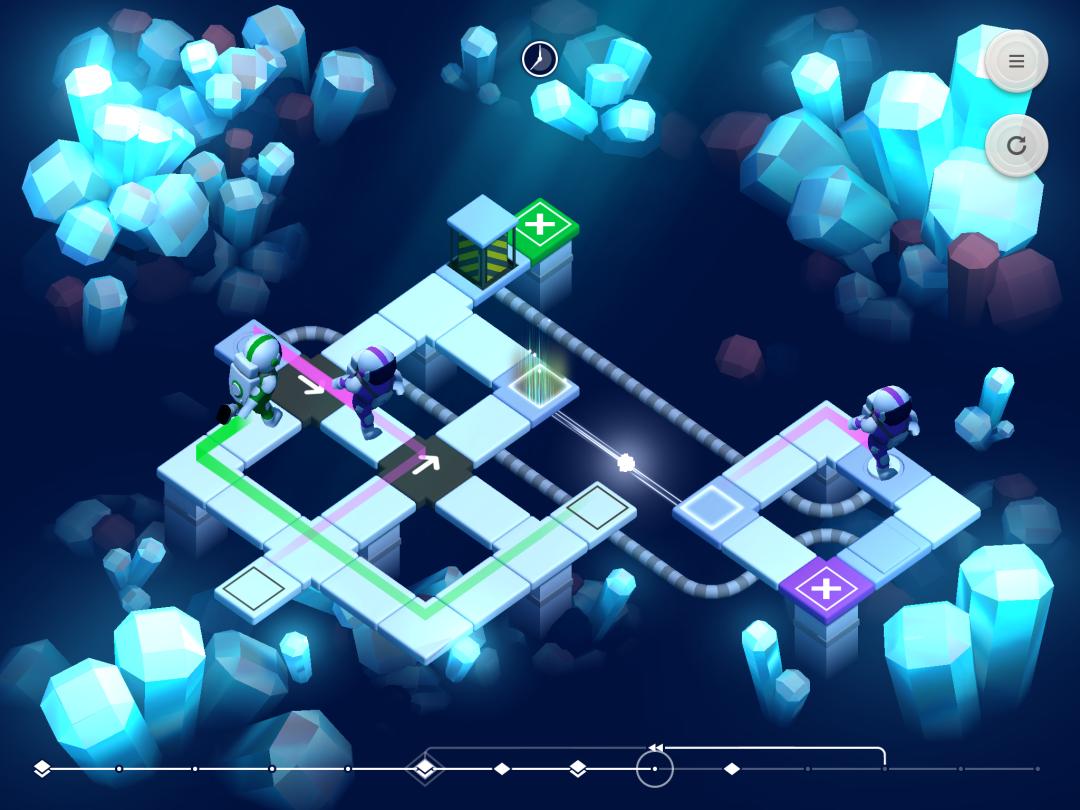The height and width of the screenshot is (810, 1080).
Task: Select the outlined, highlighted diamond timeline marker
Action: point(425,768)
